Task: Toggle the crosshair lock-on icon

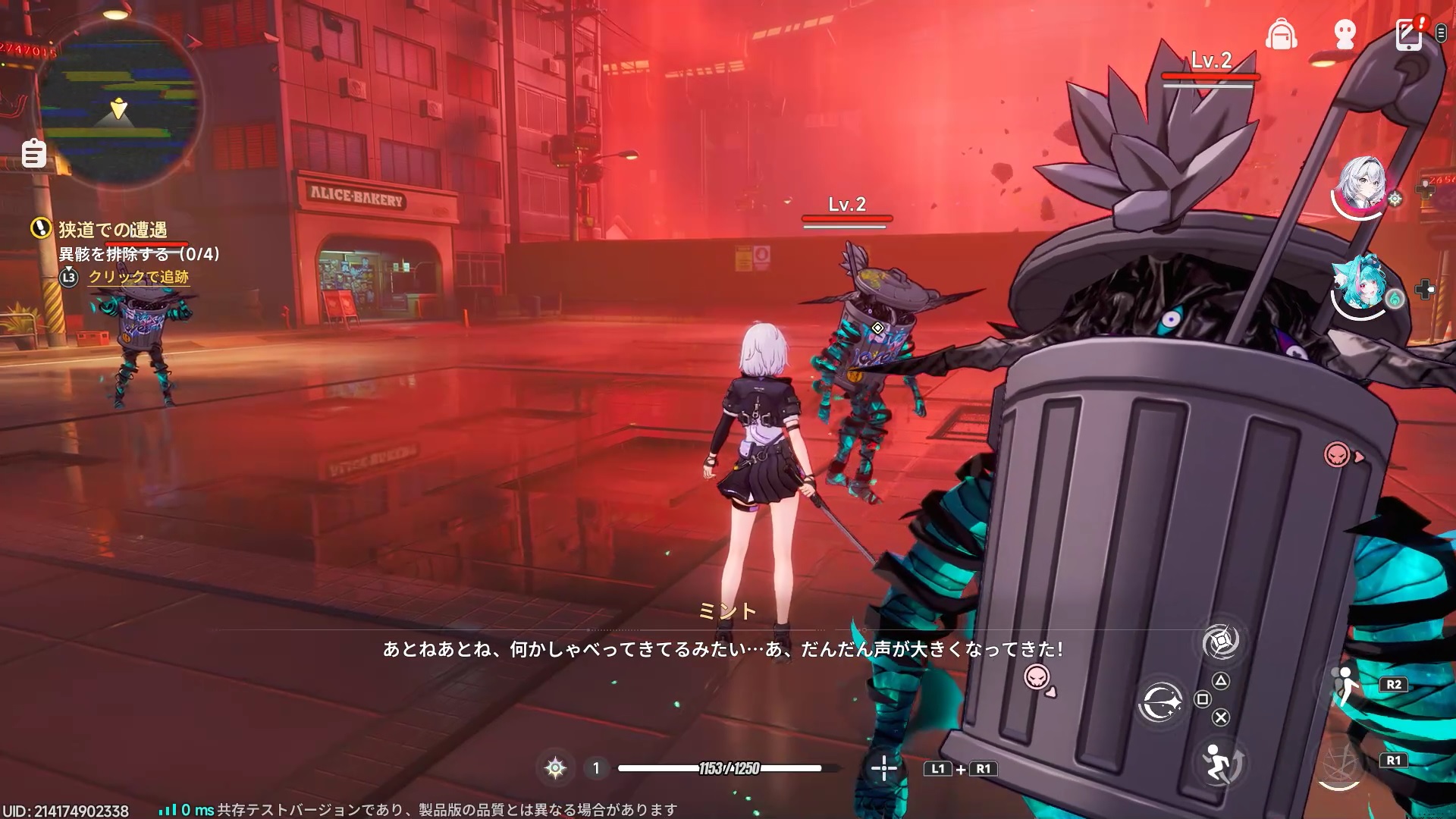Action: [x=883, y=768]
